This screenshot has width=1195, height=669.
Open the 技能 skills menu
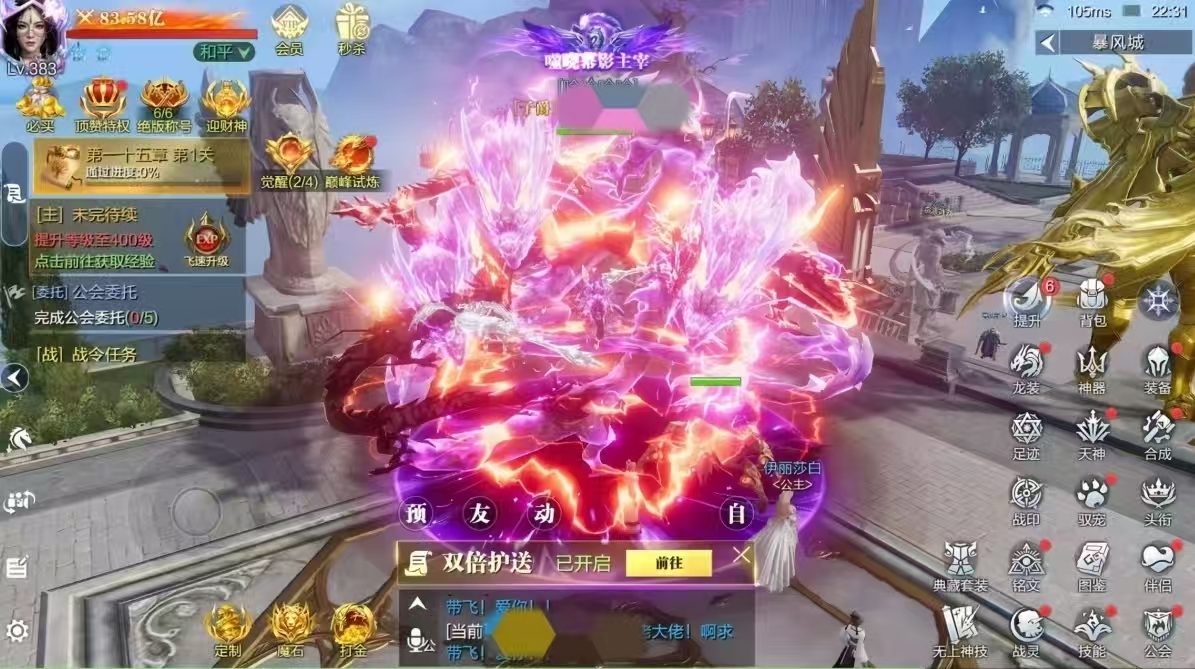(x=1092, y=630)
